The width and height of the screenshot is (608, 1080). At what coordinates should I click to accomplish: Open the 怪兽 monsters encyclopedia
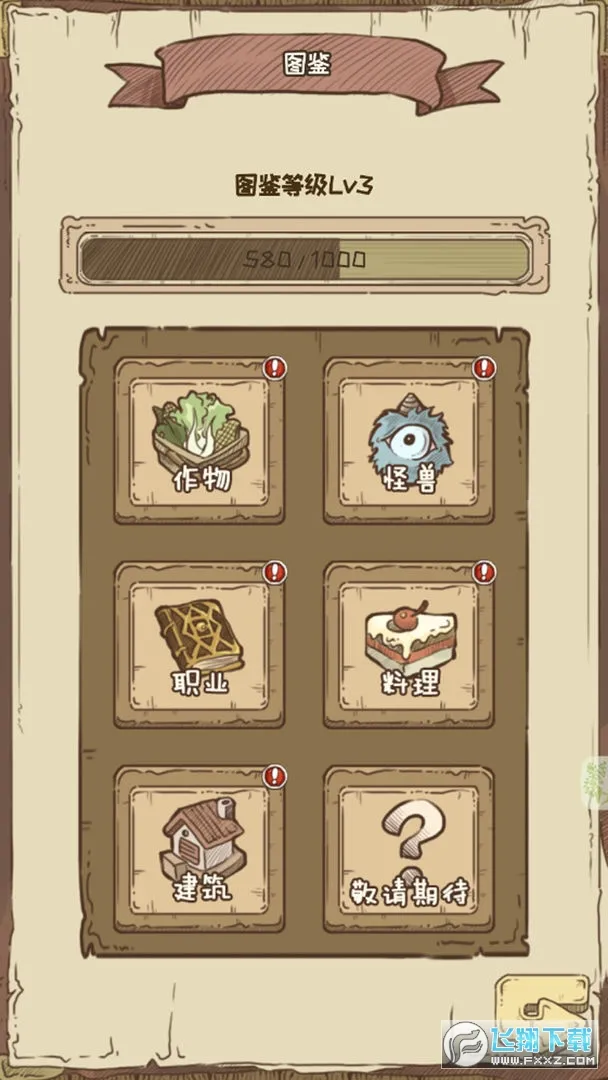coord(409,441)
